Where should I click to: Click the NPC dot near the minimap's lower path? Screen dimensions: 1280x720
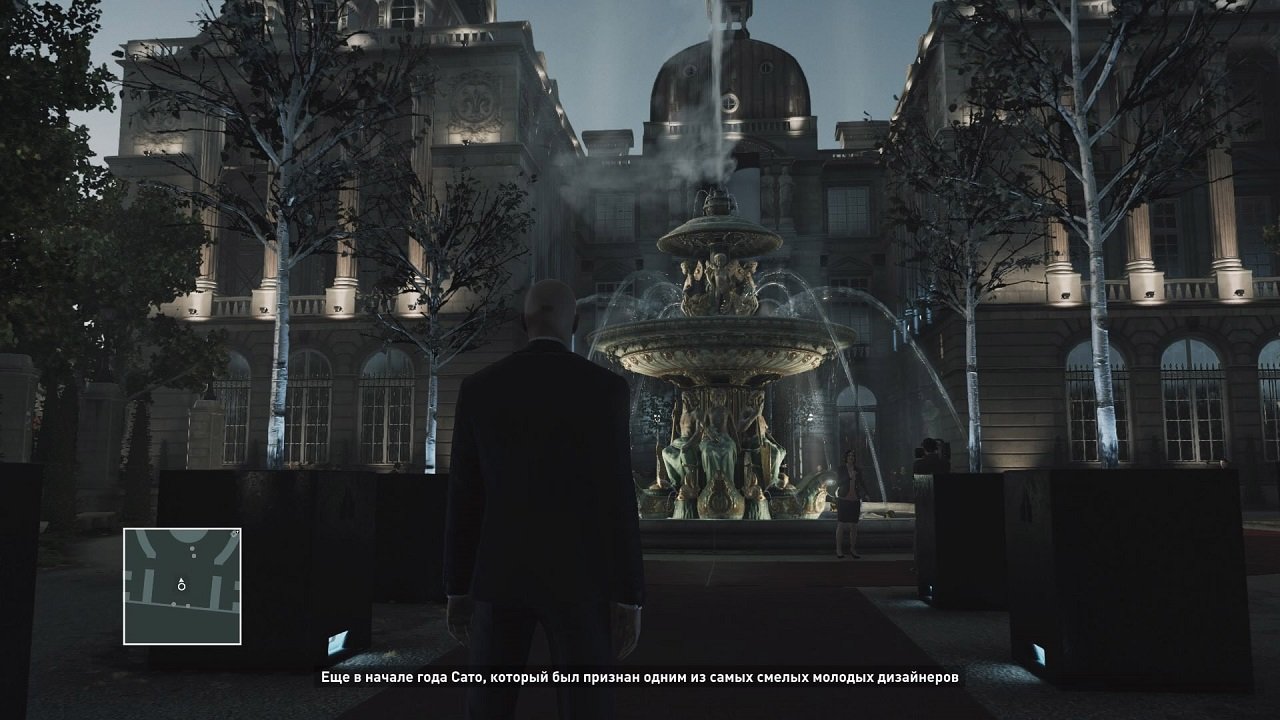click(x=173, y=604)
